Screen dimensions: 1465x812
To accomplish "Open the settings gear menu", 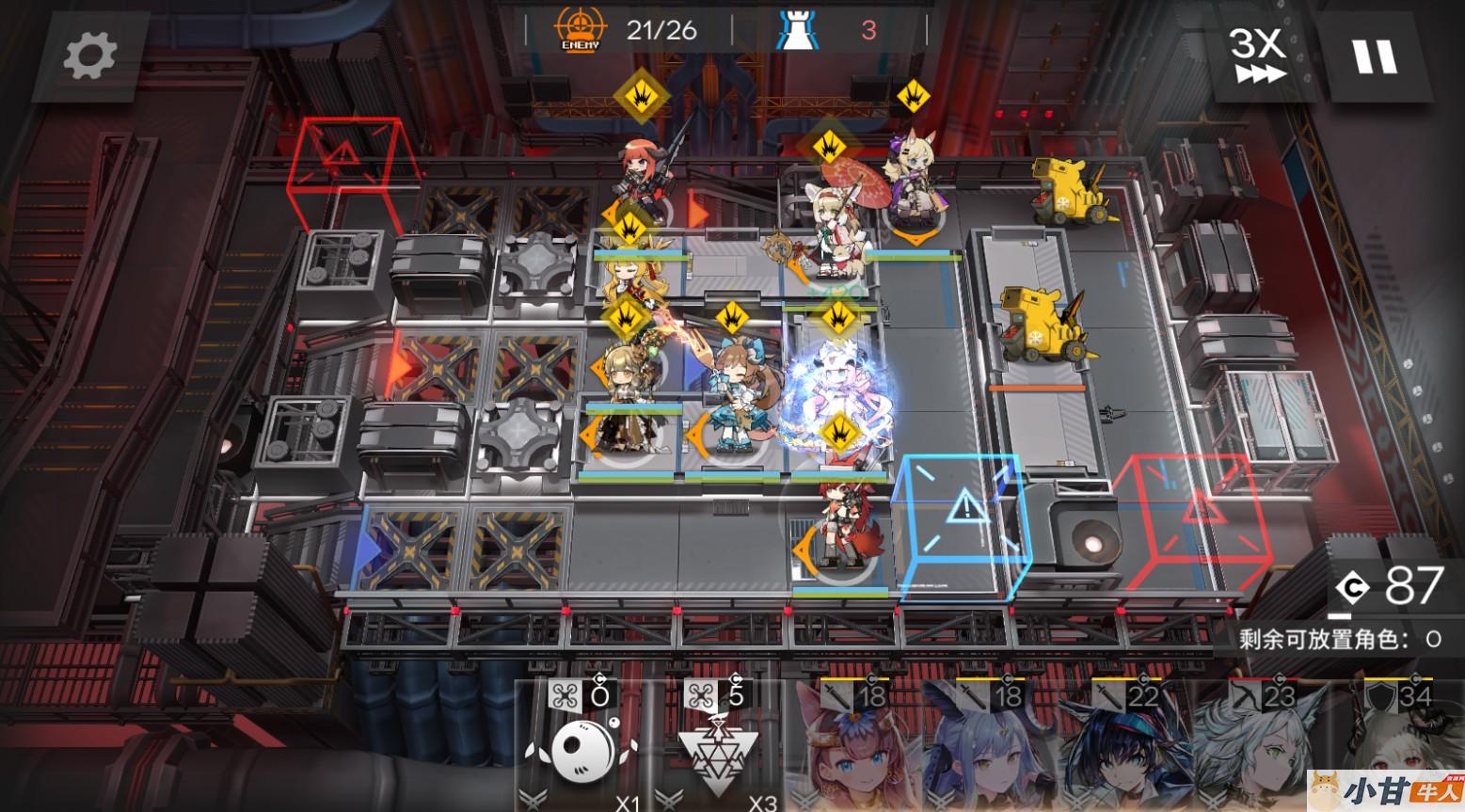I will (x=89, y=55).
